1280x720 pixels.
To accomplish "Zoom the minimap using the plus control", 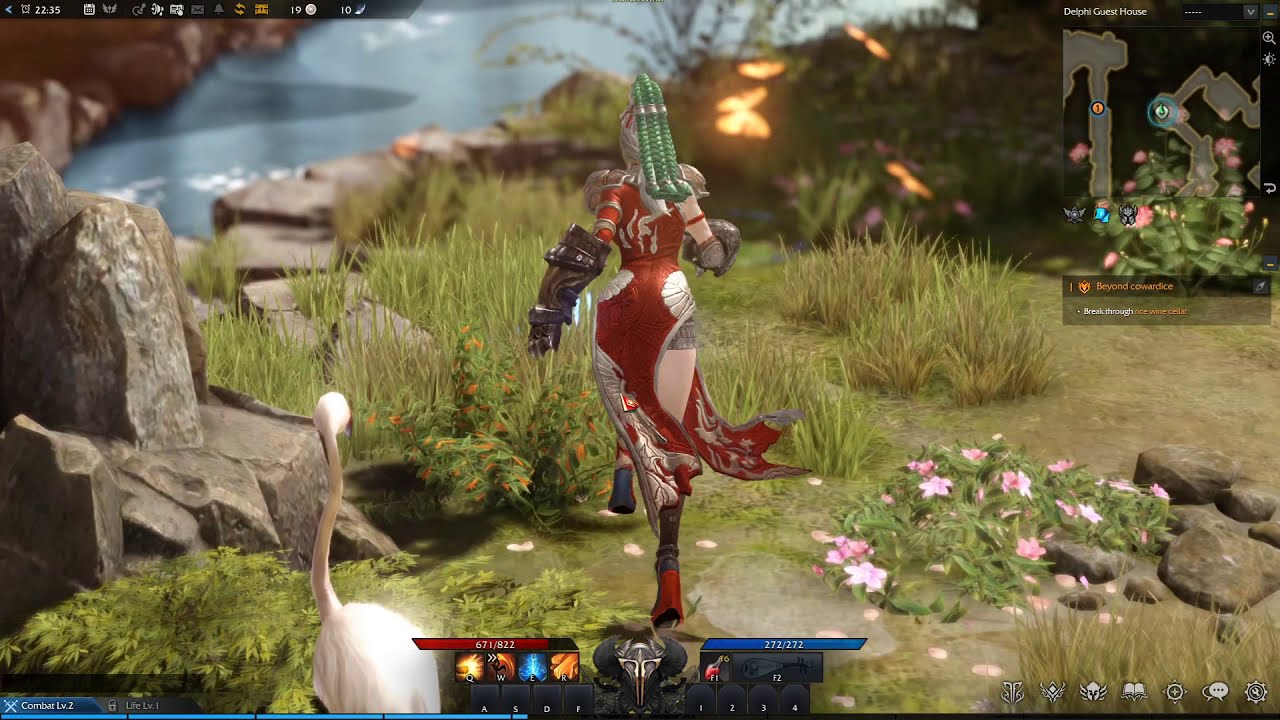I will (x=1268, y=37).
